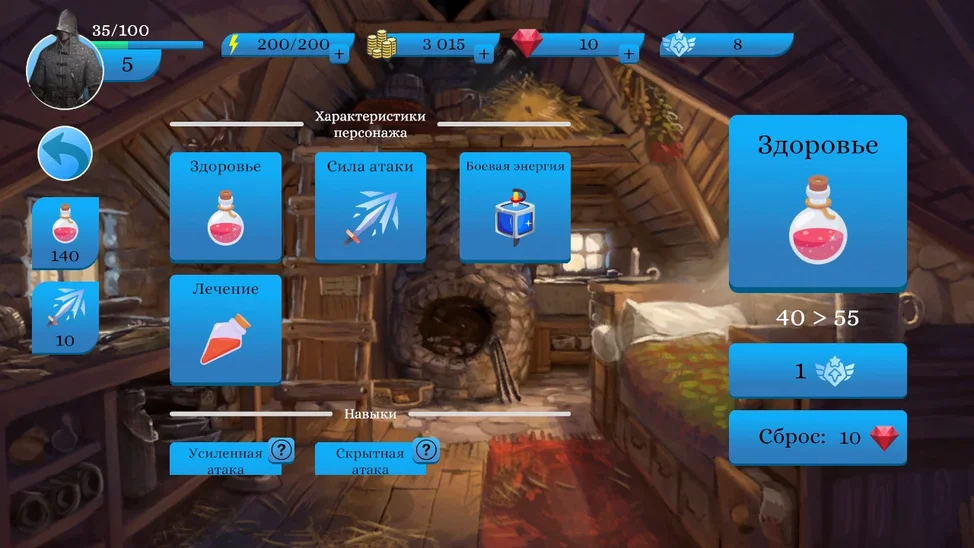Add energy with the lightning plus button
The height and width of the screenshot is (548, 974).
click(x=339, y=54)
